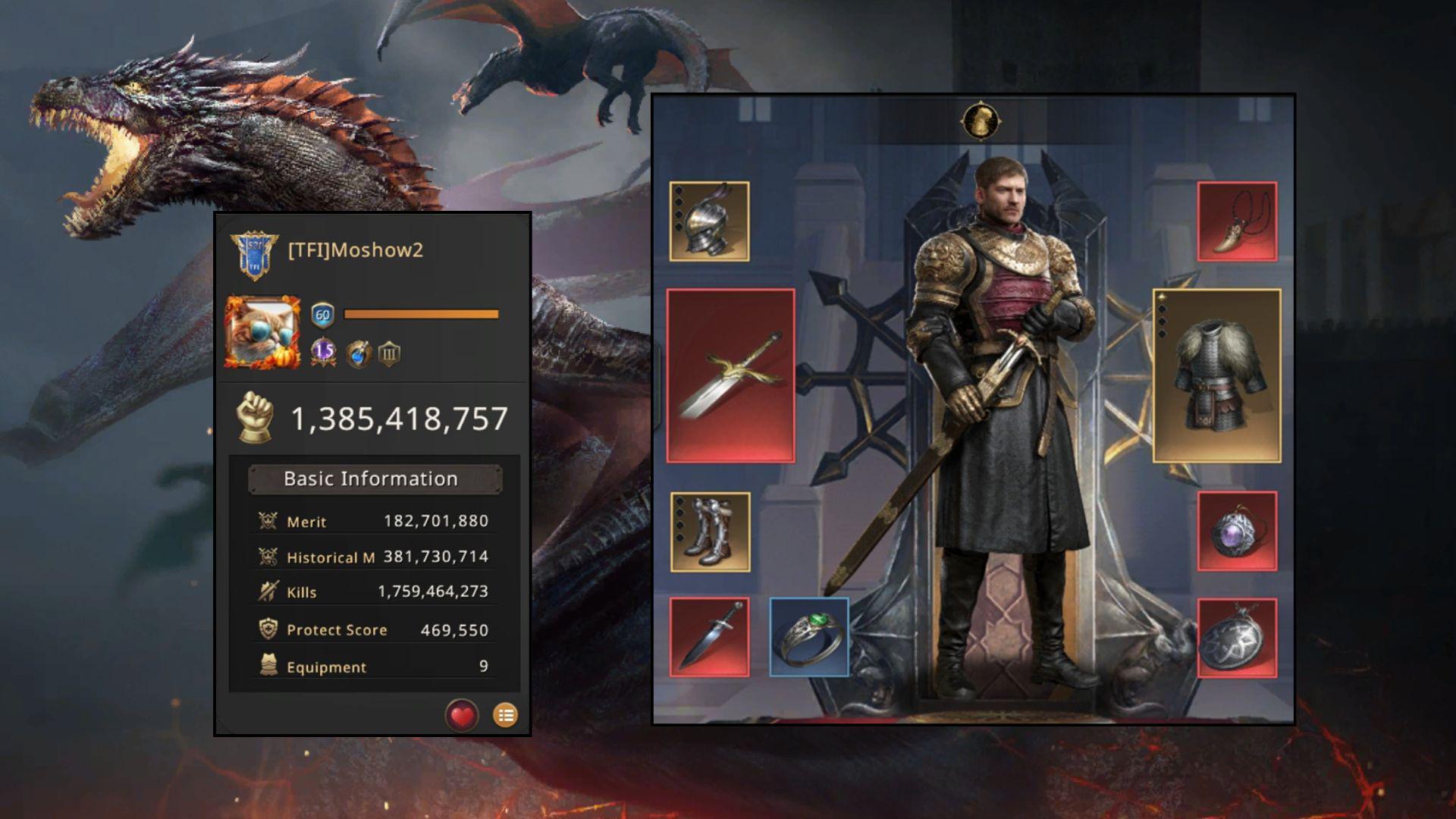Open the orange list menu button

506,715
